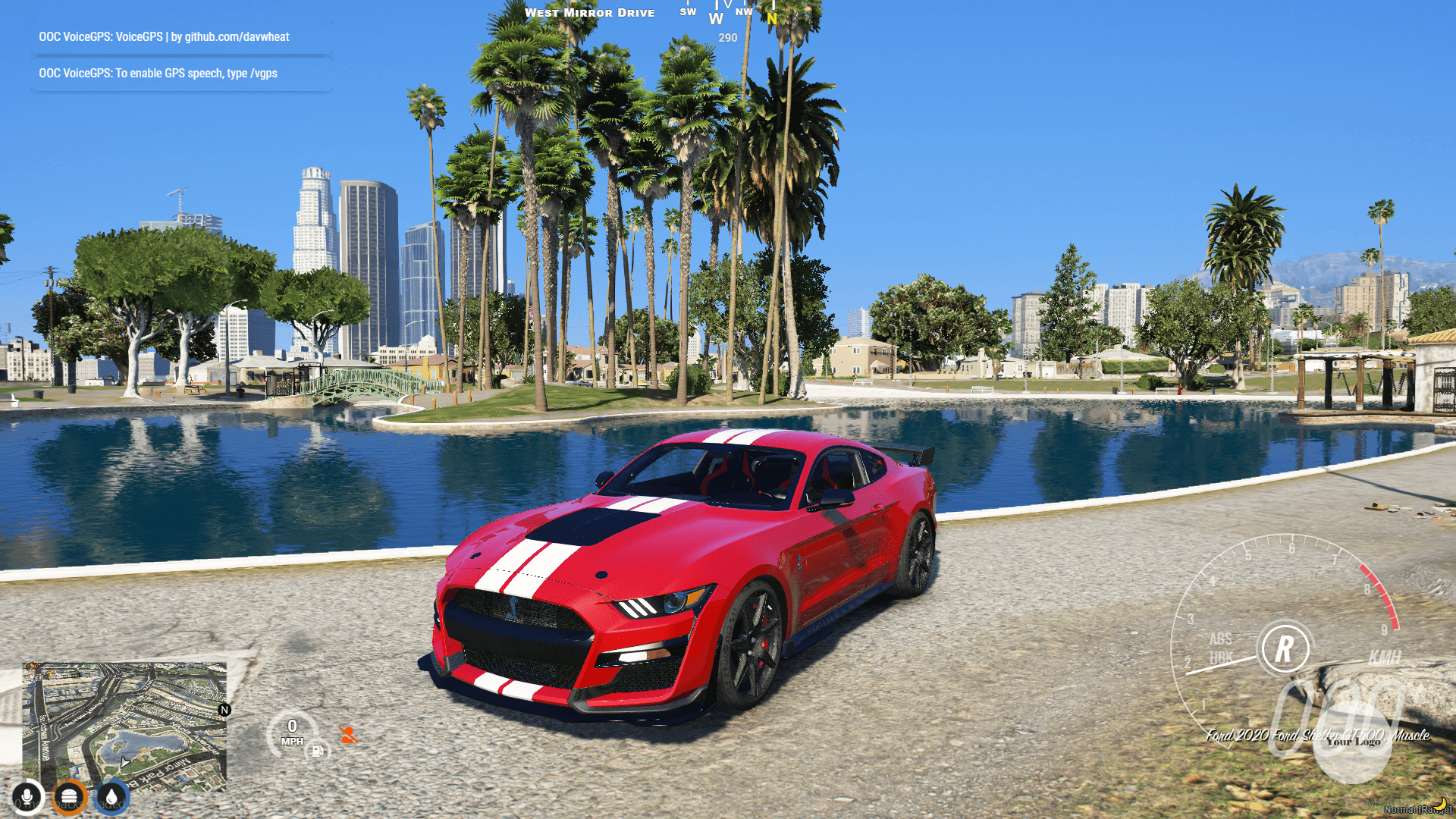Select the NW compass direction marker
This screenshot has width=1456, height=819.
[744, 12]
